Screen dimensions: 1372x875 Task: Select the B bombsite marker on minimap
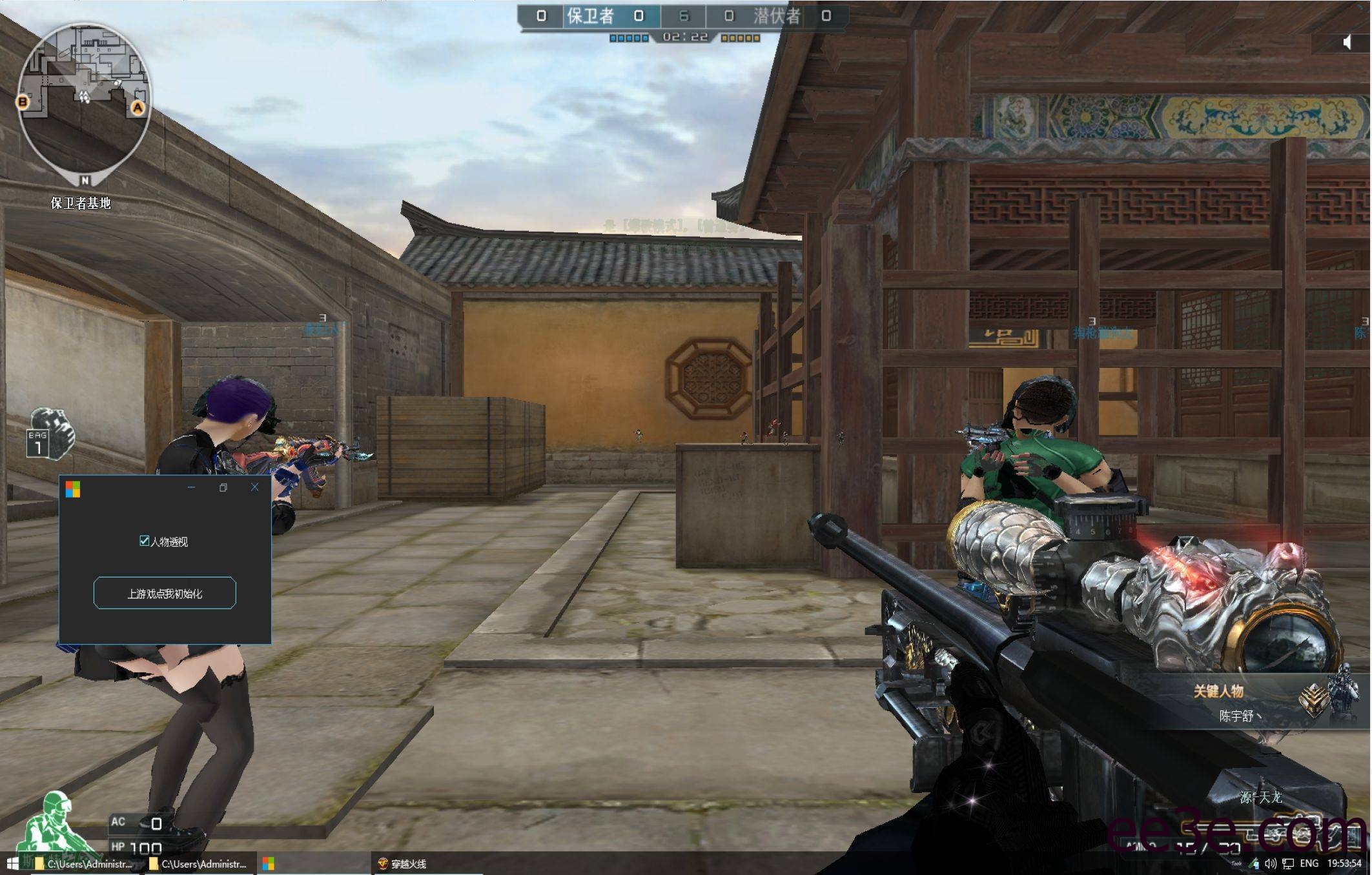coord(23,101)
